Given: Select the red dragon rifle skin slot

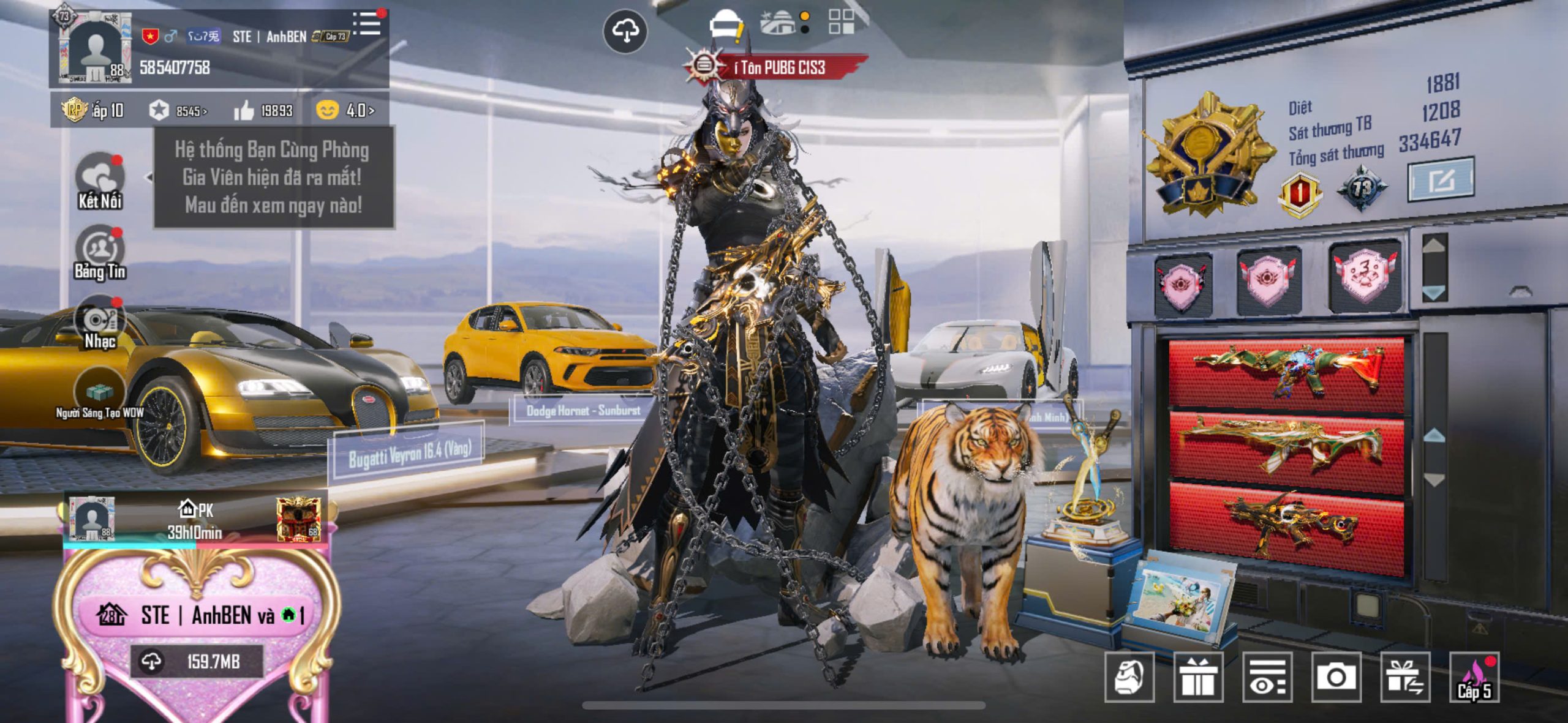Looking at the screenshot, I should pyautogui.click(x=1286, y=372).
